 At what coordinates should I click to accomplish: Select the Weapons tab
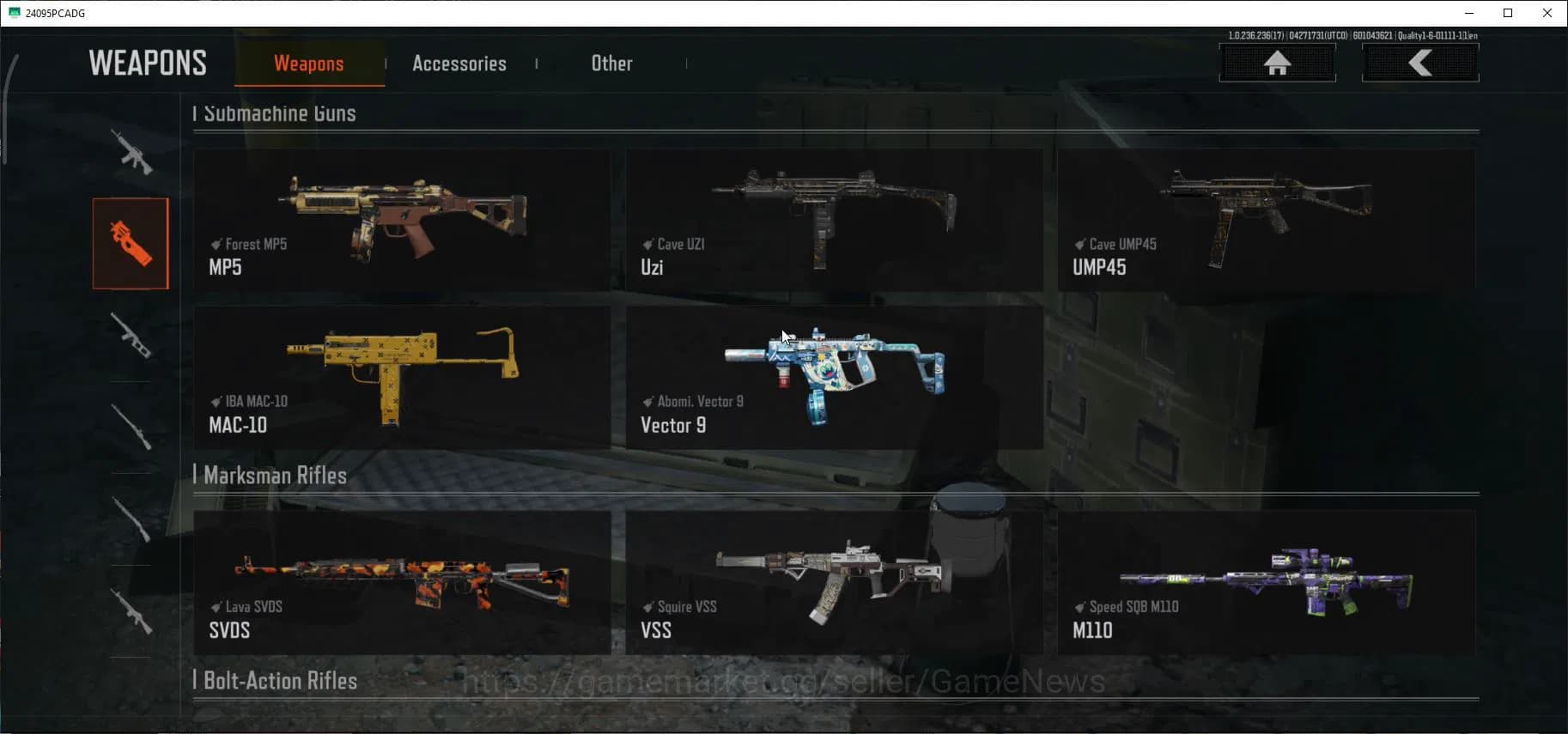point(308,63)
